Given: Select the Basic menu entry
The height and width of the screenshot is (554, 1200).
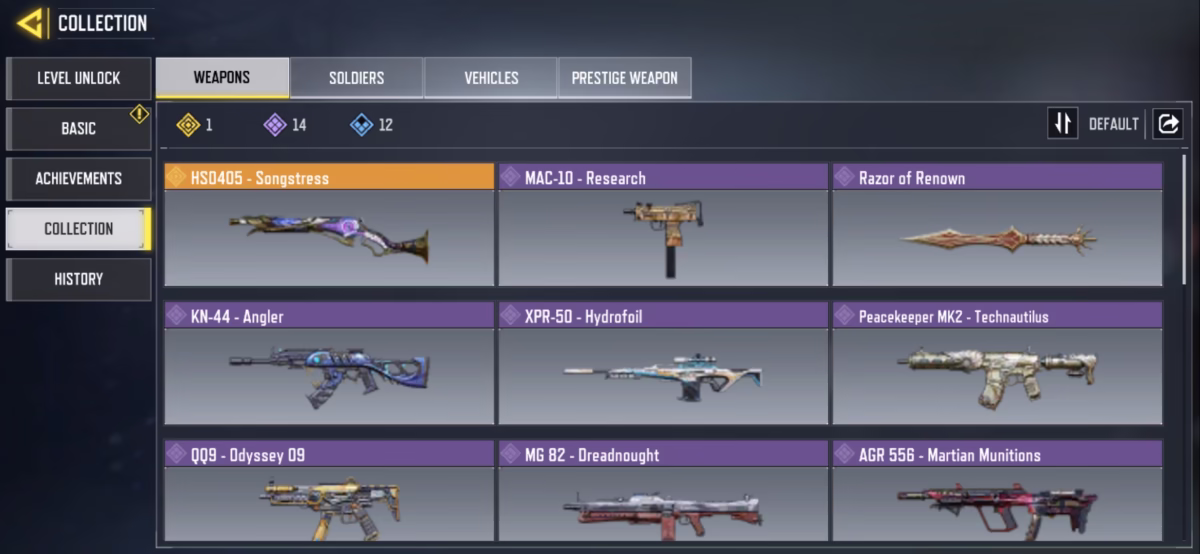Looking at the screenshot, I should (x=79, y=128).
